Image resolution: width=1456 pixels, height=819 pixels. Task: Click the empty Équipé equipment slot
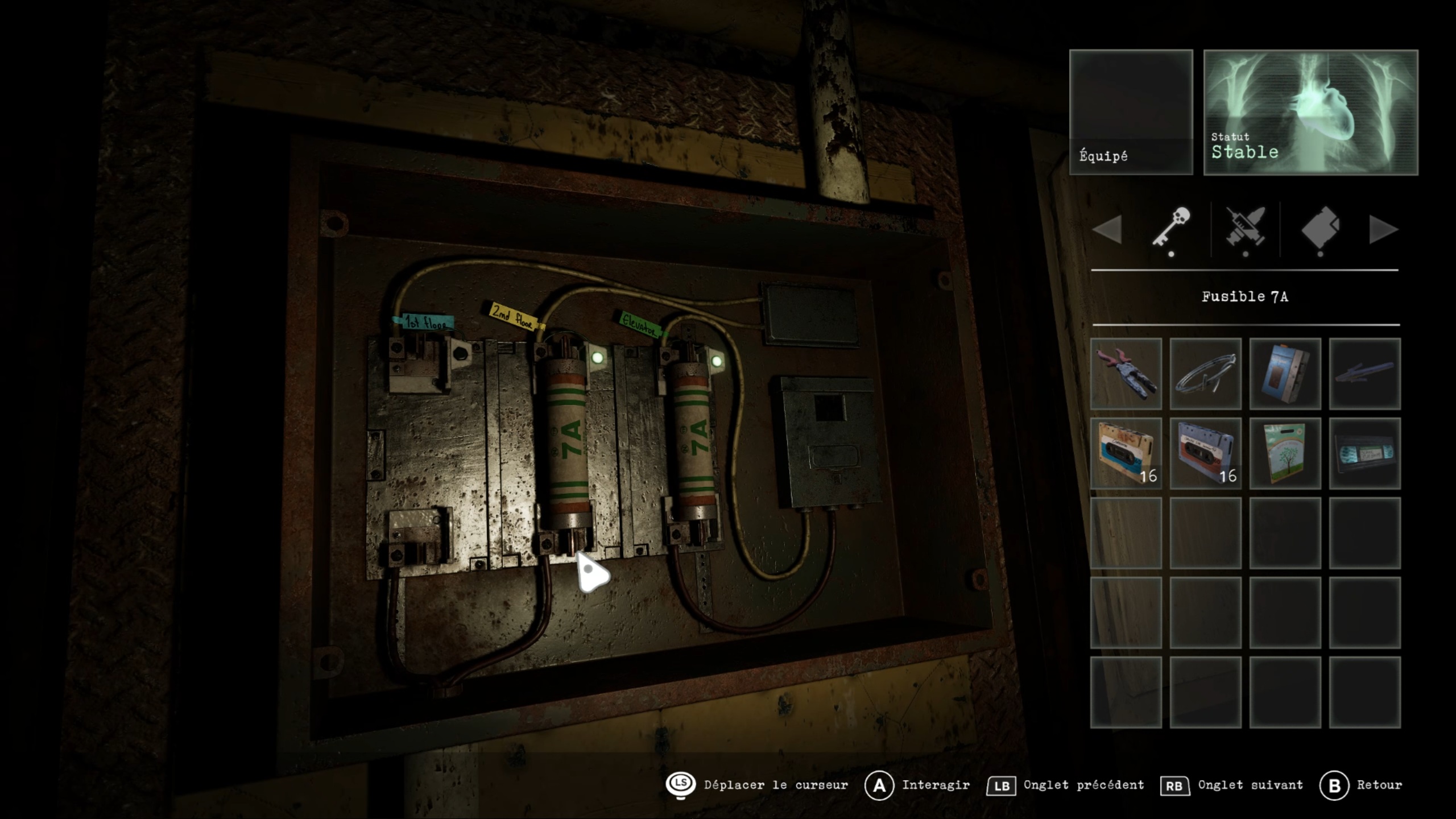[1131, 112]
